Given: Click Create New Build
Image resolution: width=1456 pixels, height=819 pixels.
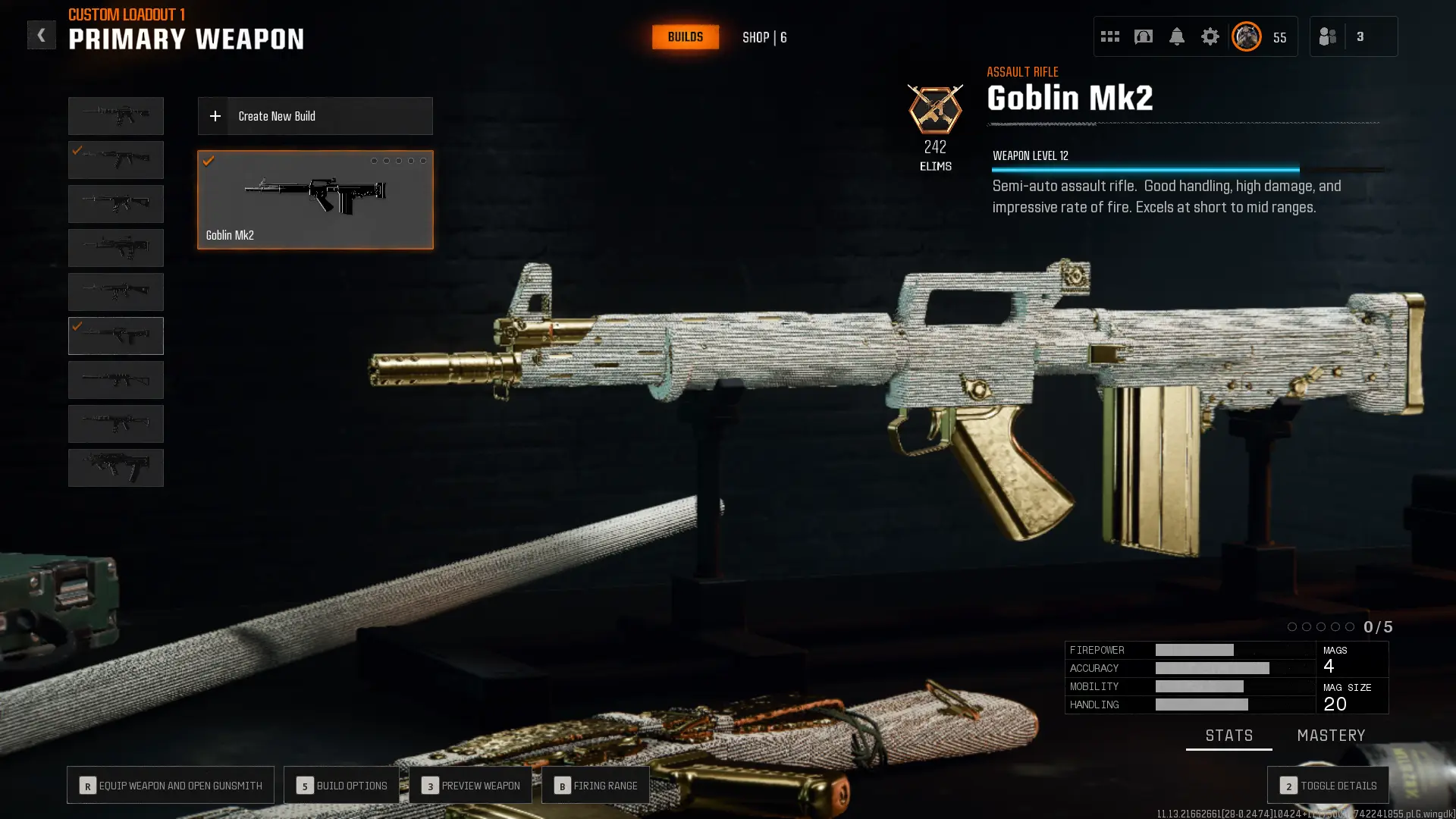Looking at the screenshot, I should tap(315, 115).
